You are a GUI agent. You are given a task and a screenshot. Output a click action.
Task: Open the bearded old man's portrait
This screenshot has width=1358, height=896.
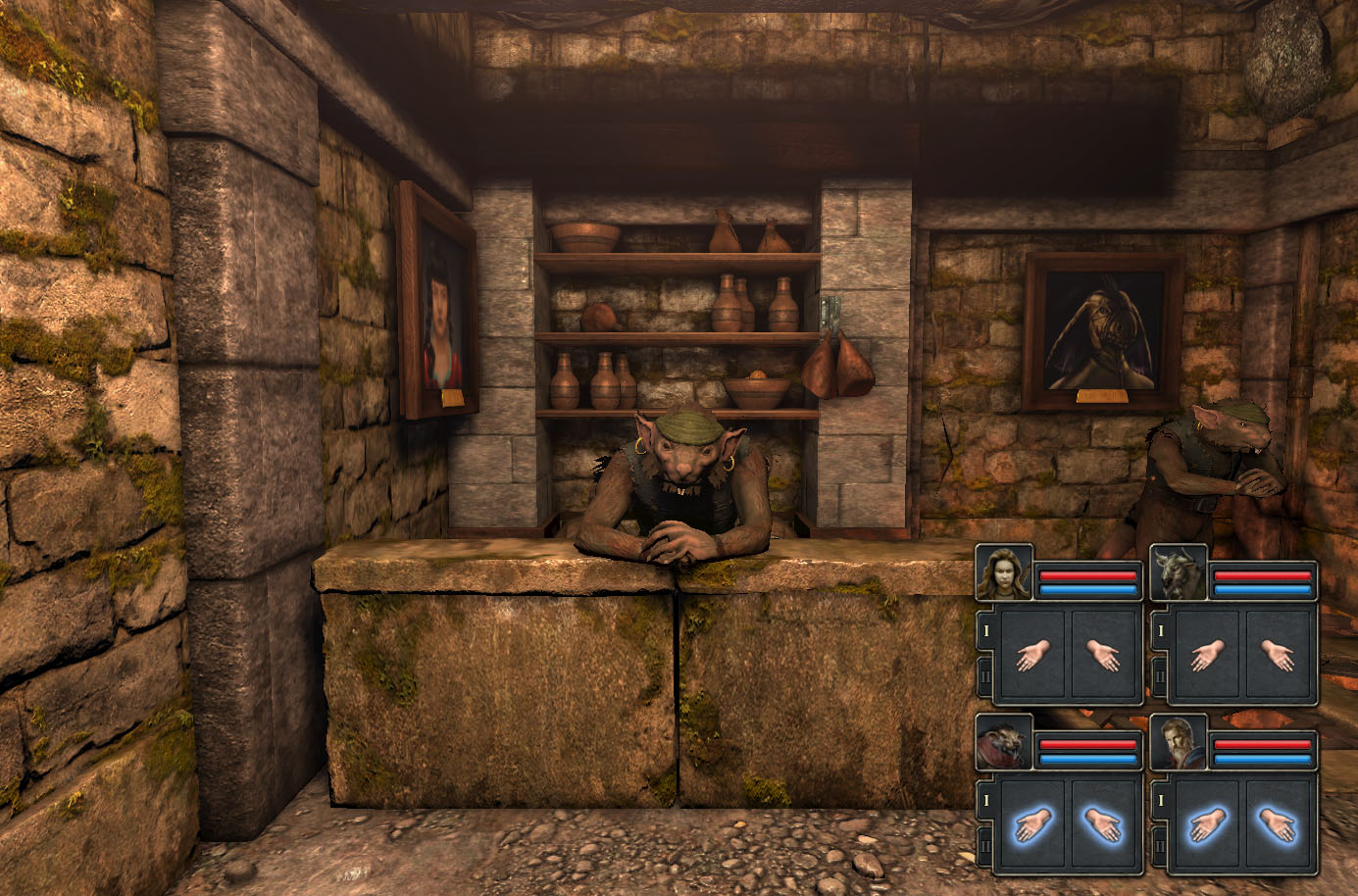[x=1178, y=744]
